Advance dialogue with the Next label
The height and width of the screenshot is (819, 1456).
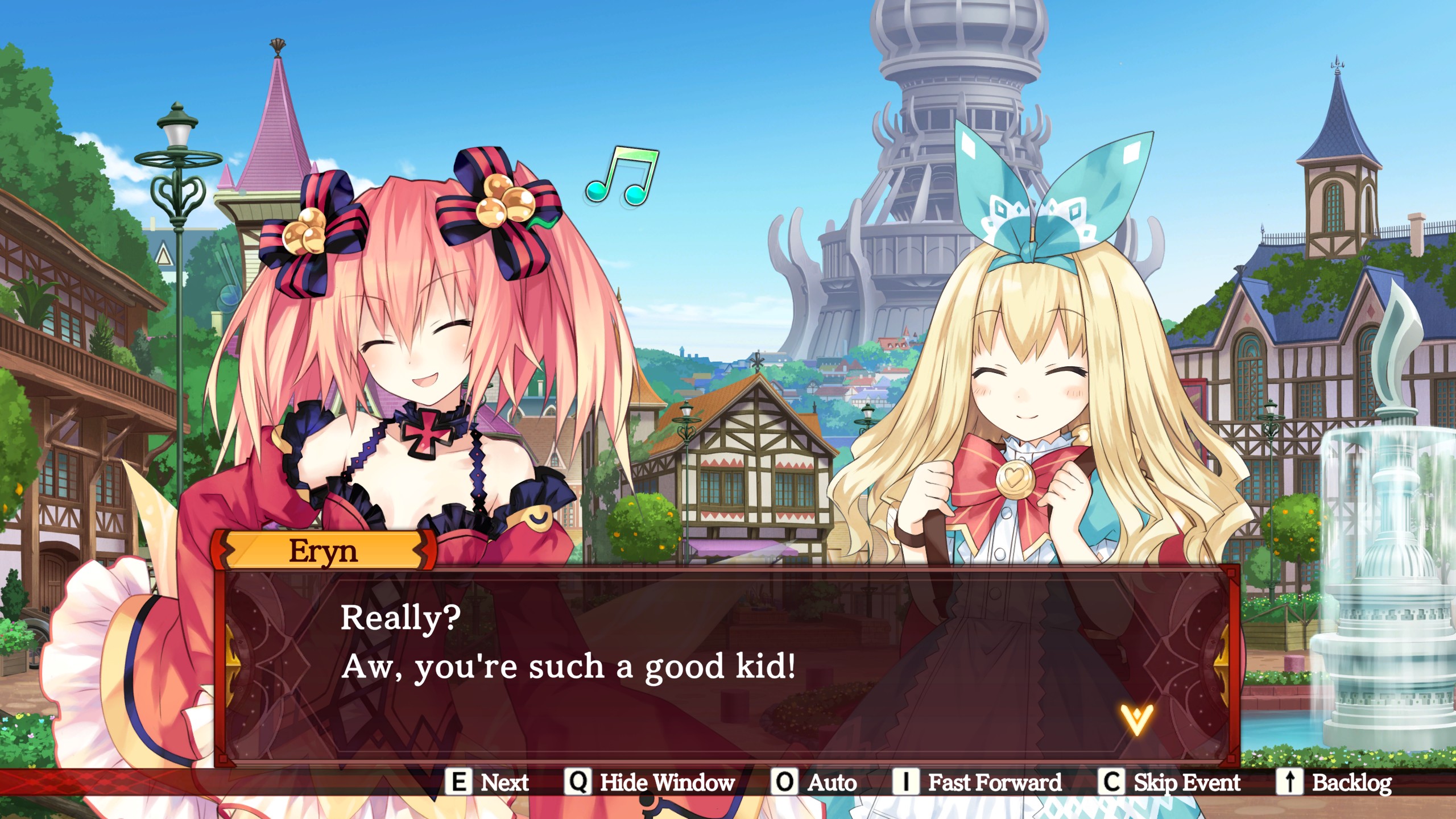(504, 783)
